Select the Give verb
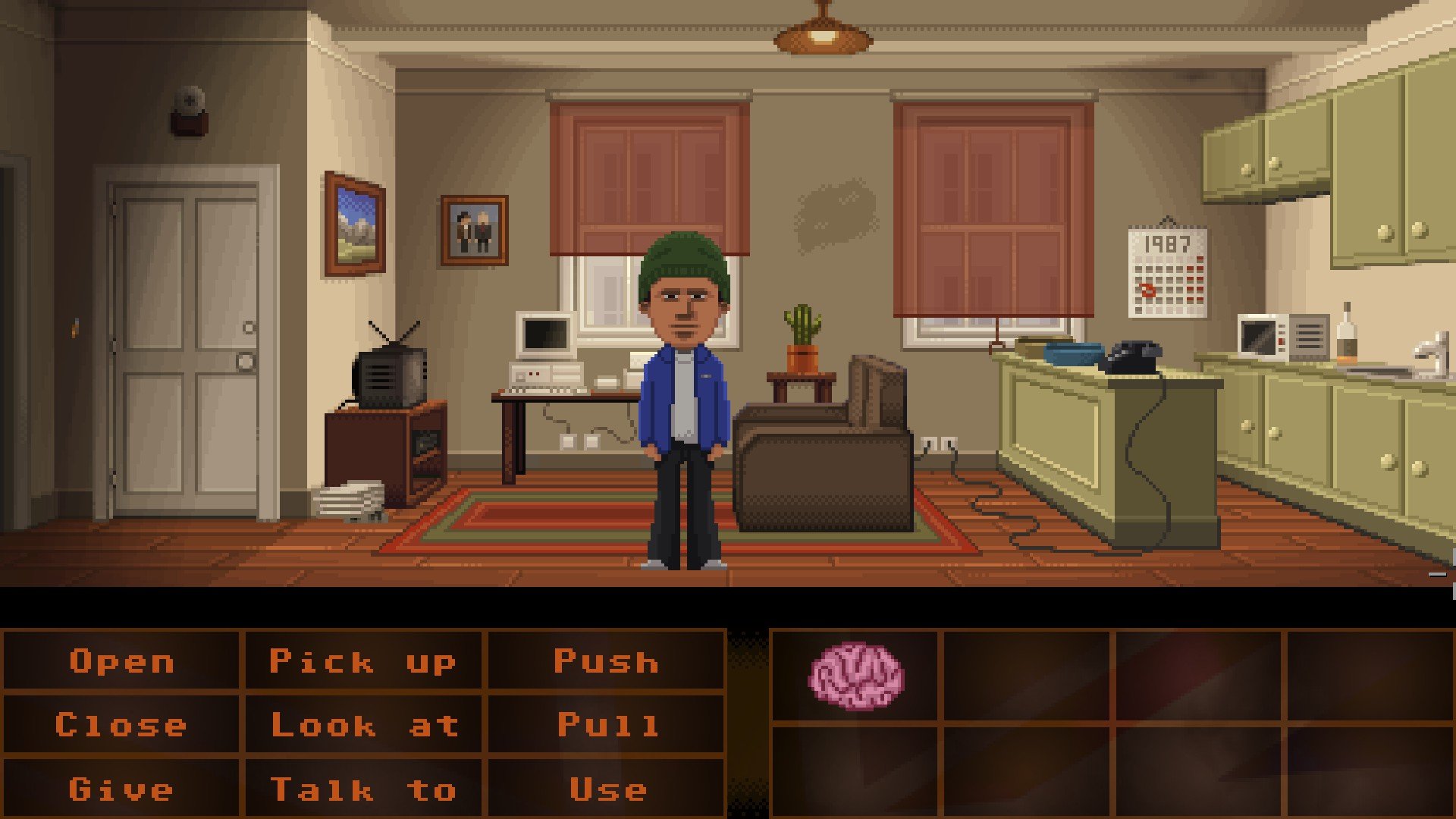The height and width of the screenshot is (819, 1456). click(121, 789)
